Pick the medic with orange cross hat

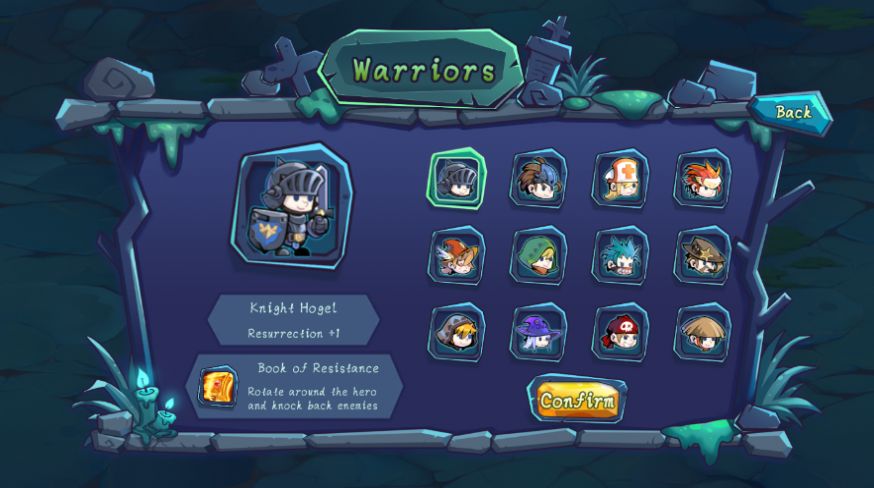coord(621,179)
